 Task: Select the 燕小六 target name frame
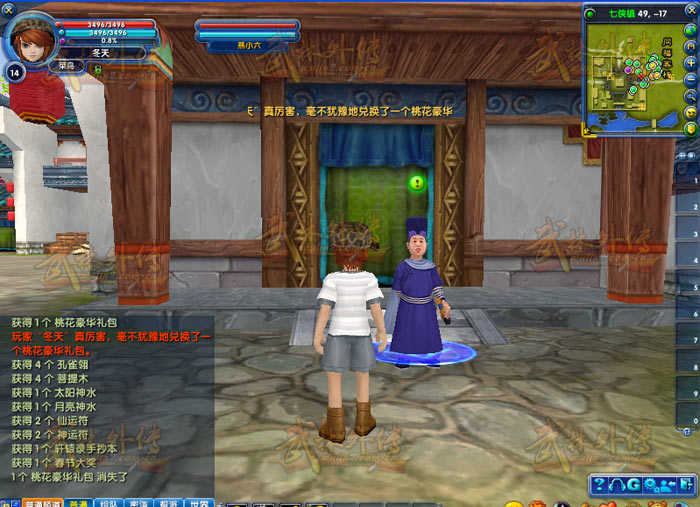pyautogui.click(x=246, y=44)
